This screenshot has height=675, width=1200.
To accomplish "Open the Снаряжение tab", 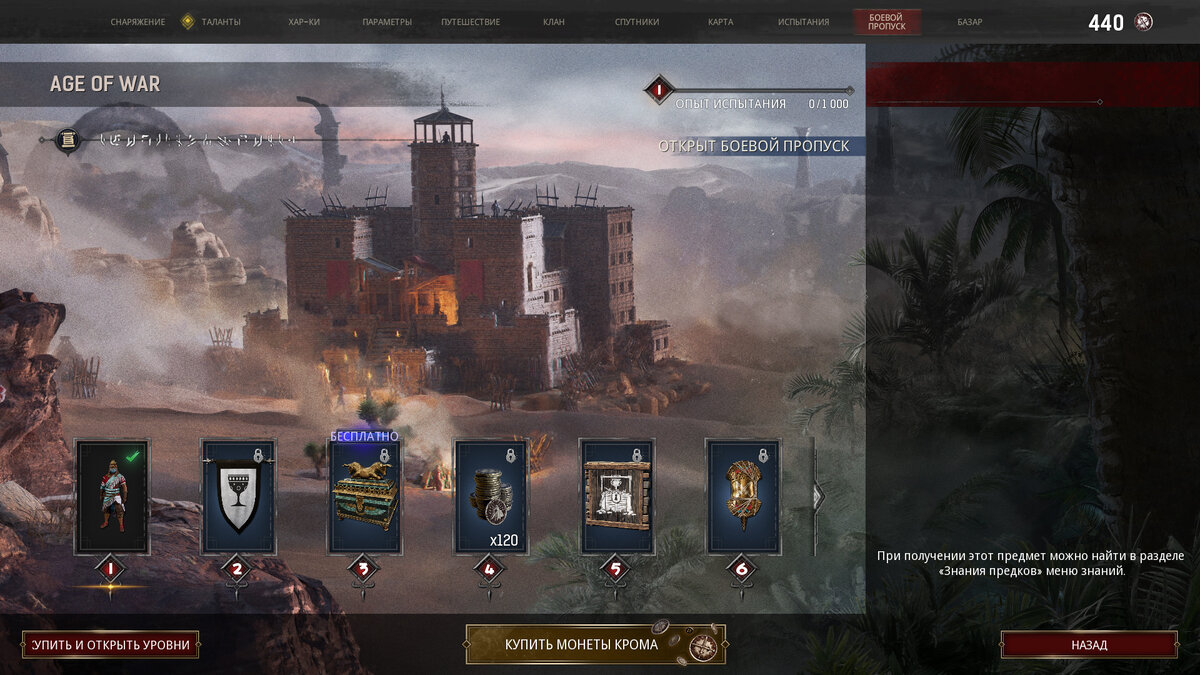I will coord(138,22).
